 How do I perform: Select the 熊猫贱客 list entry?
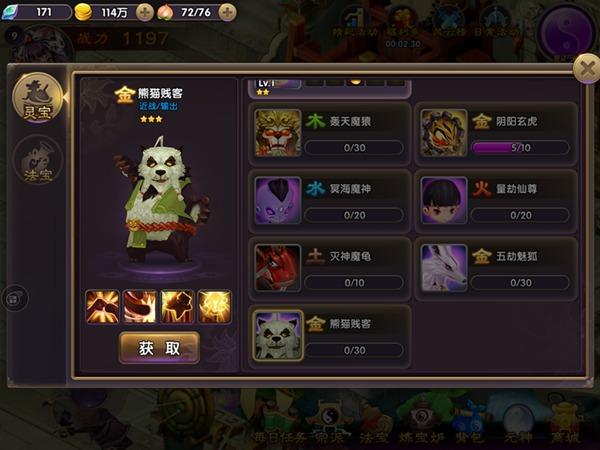tap(329, 334)
